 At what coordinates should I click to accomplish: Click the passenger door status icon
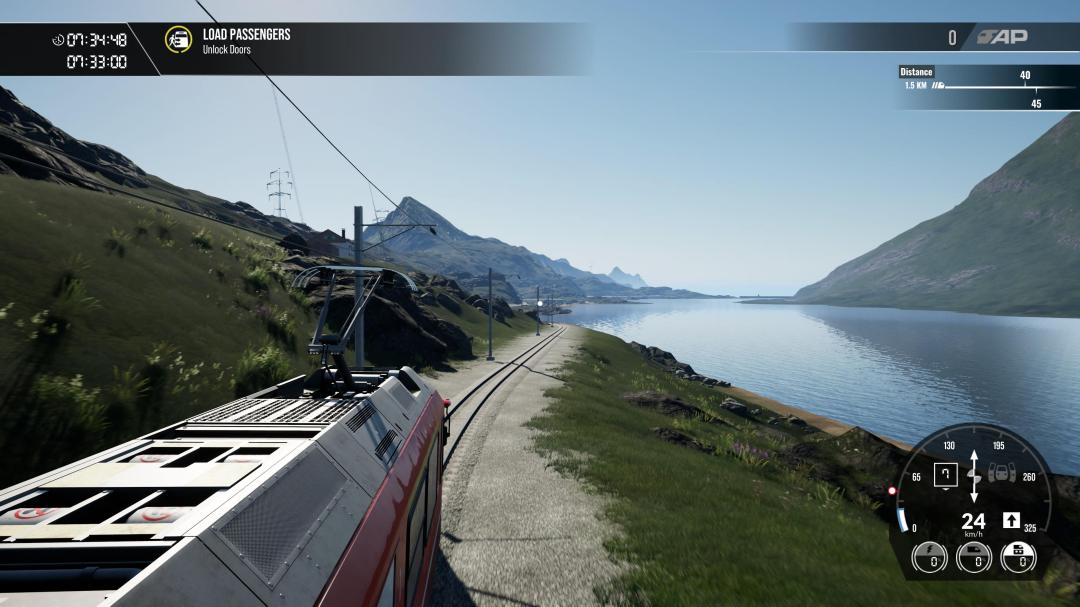tap(1001, 474)
